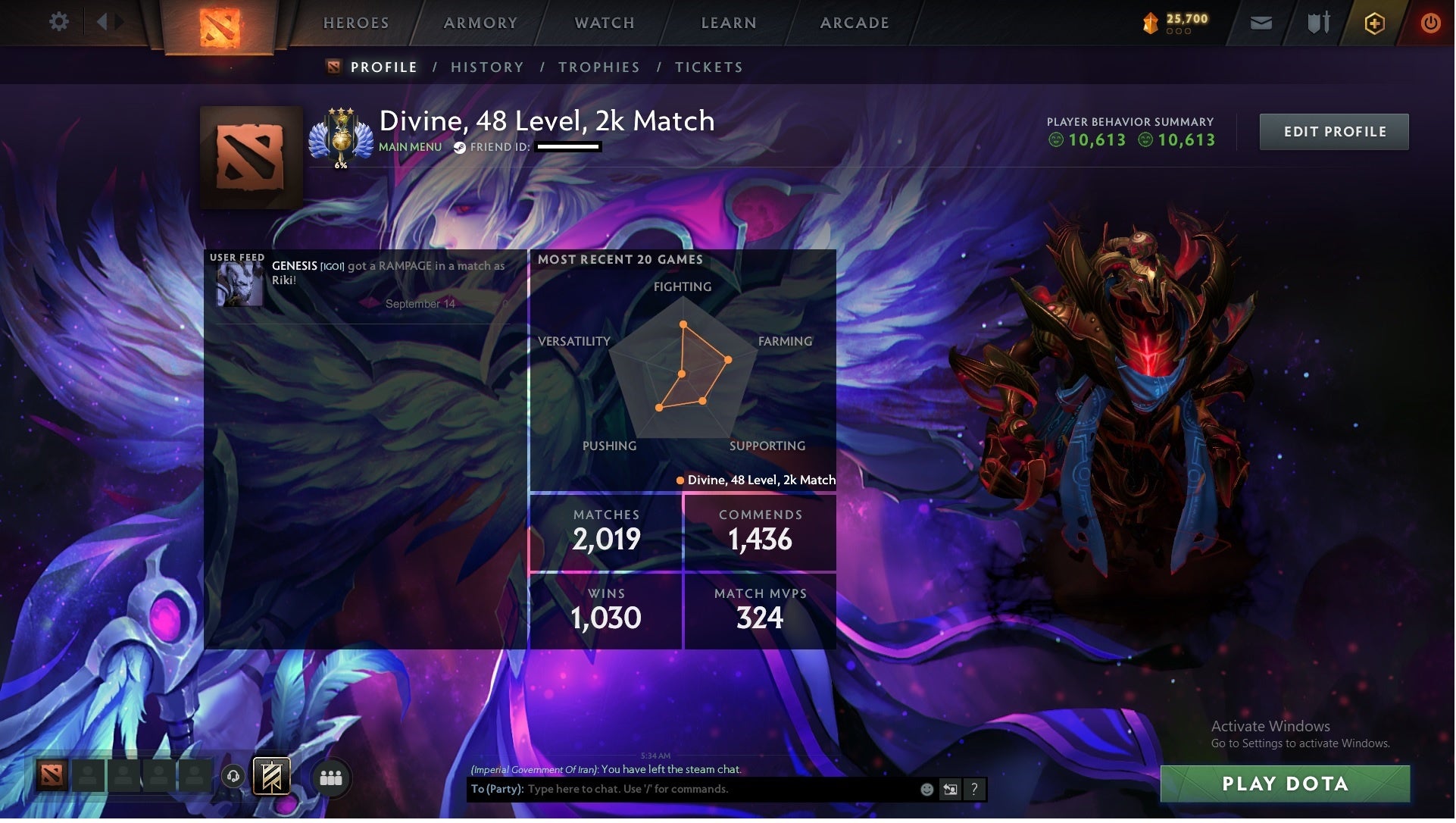
Task: Click the EDIT PROFILE button
Action: pos(1334,131)
